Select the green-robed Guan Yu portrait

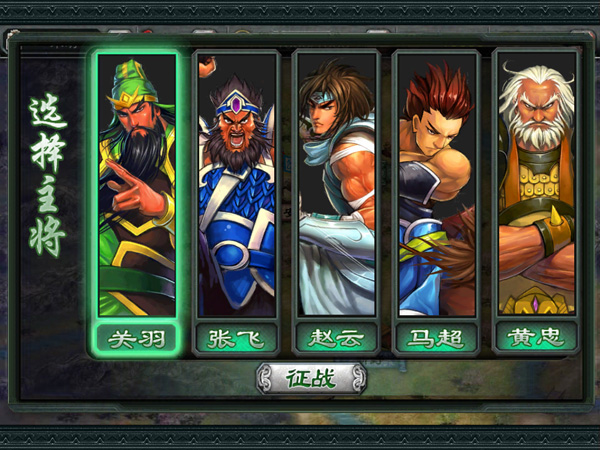(136, 185)
